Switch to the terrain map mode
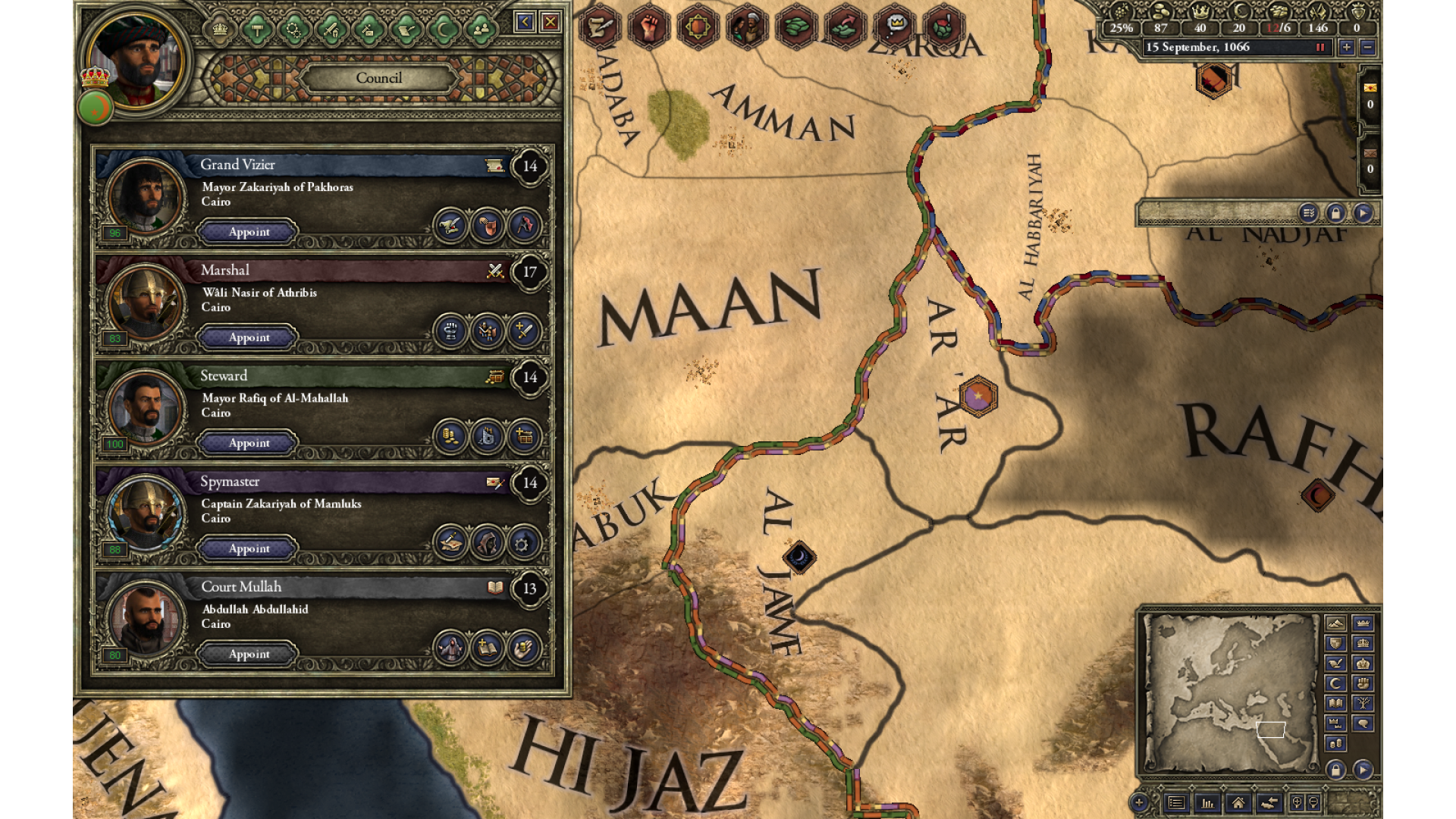The height and width of the screenshot is (819, 1456). [1335, 623]
